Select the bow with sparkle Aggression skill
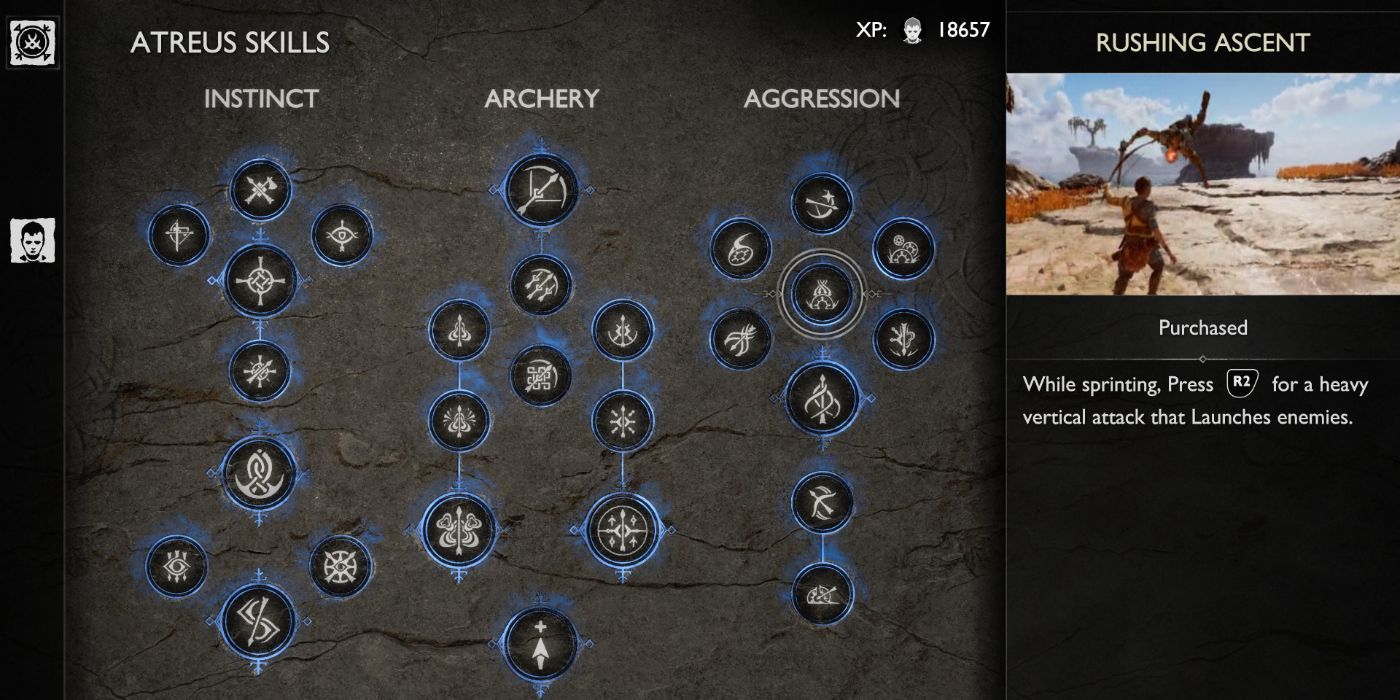 tap(822, 203)
